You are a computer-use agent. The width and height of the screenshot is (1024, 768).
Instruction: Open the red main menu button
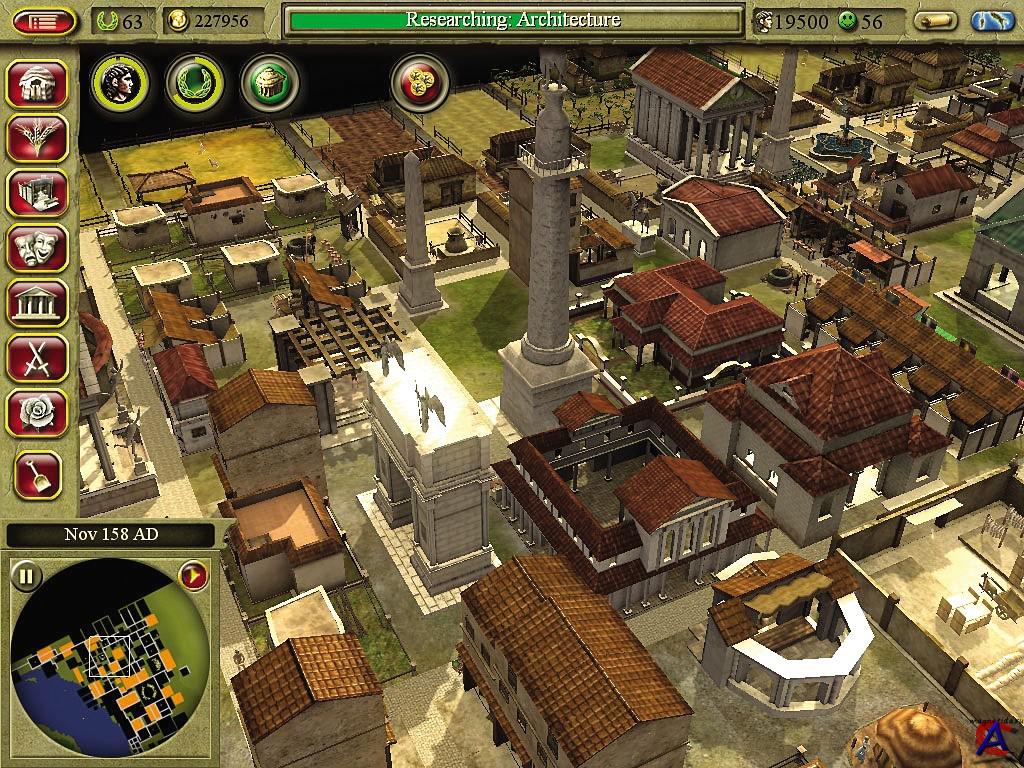tap(44, 21)
